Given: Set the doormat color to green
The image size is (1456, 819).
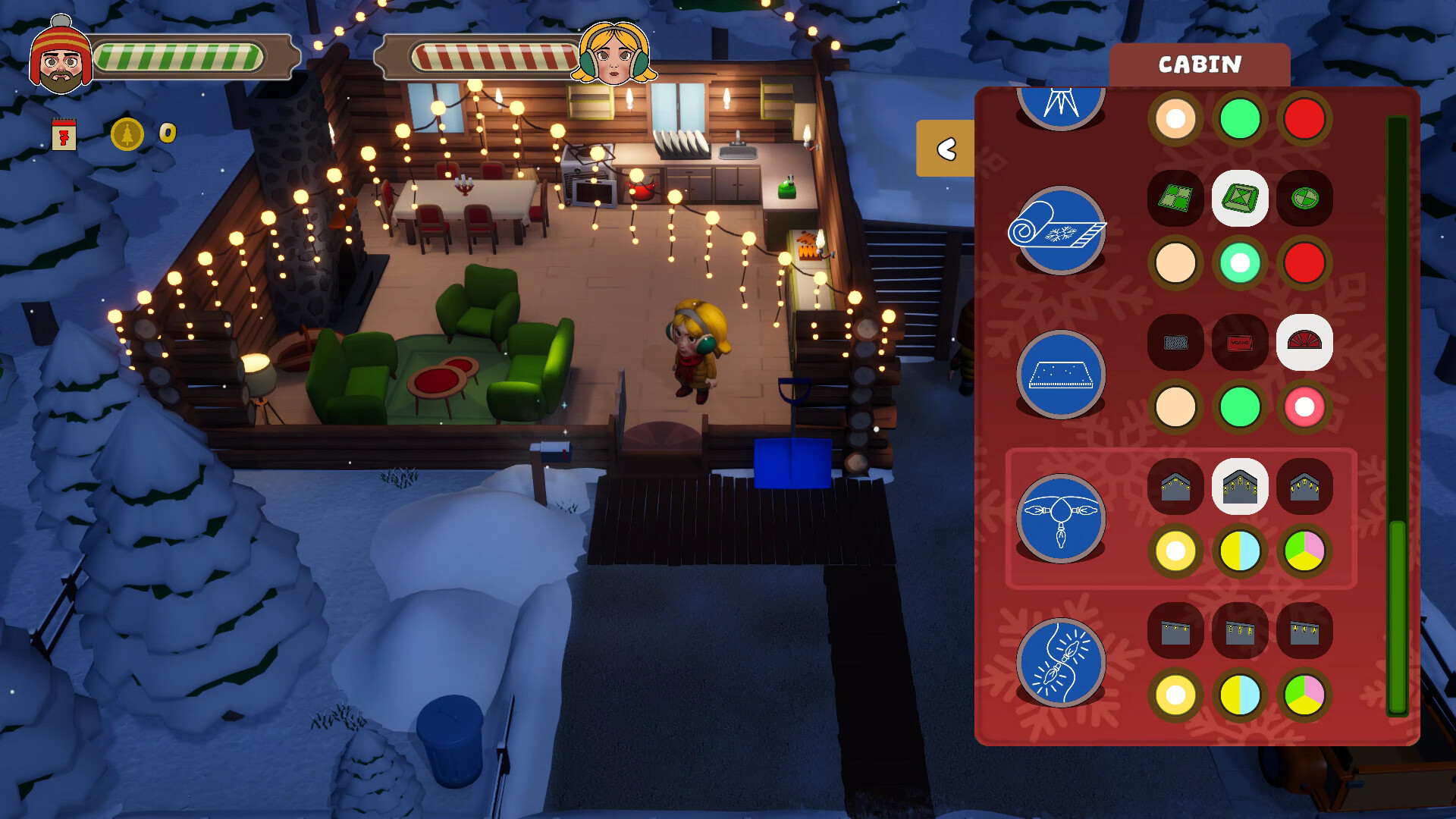Looking at the screenshot, I should coord(1240,407).
